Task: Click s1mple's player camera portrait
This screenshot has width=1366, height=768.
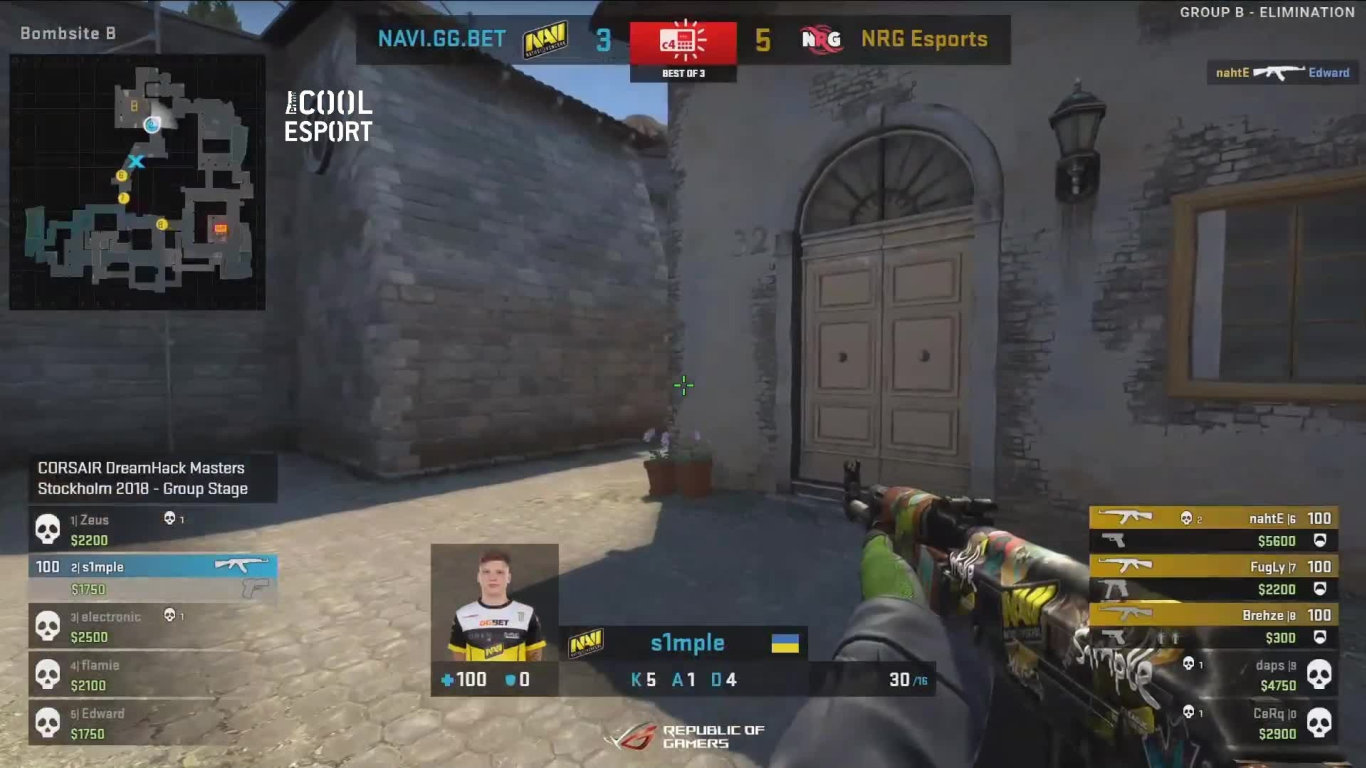Action: (x=494, y=603)
